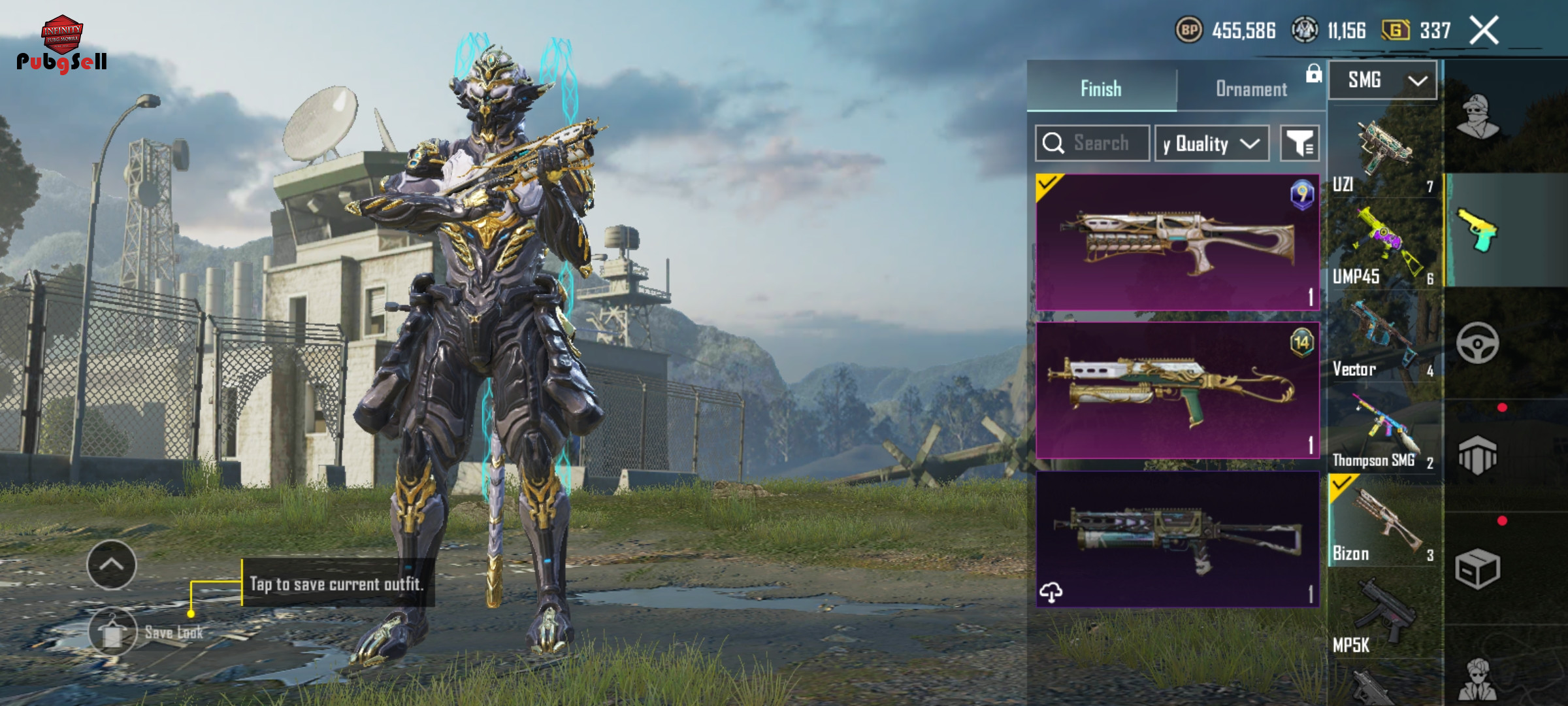Open the Ornament tab
1568x706 pixels.
point(1250,88)
